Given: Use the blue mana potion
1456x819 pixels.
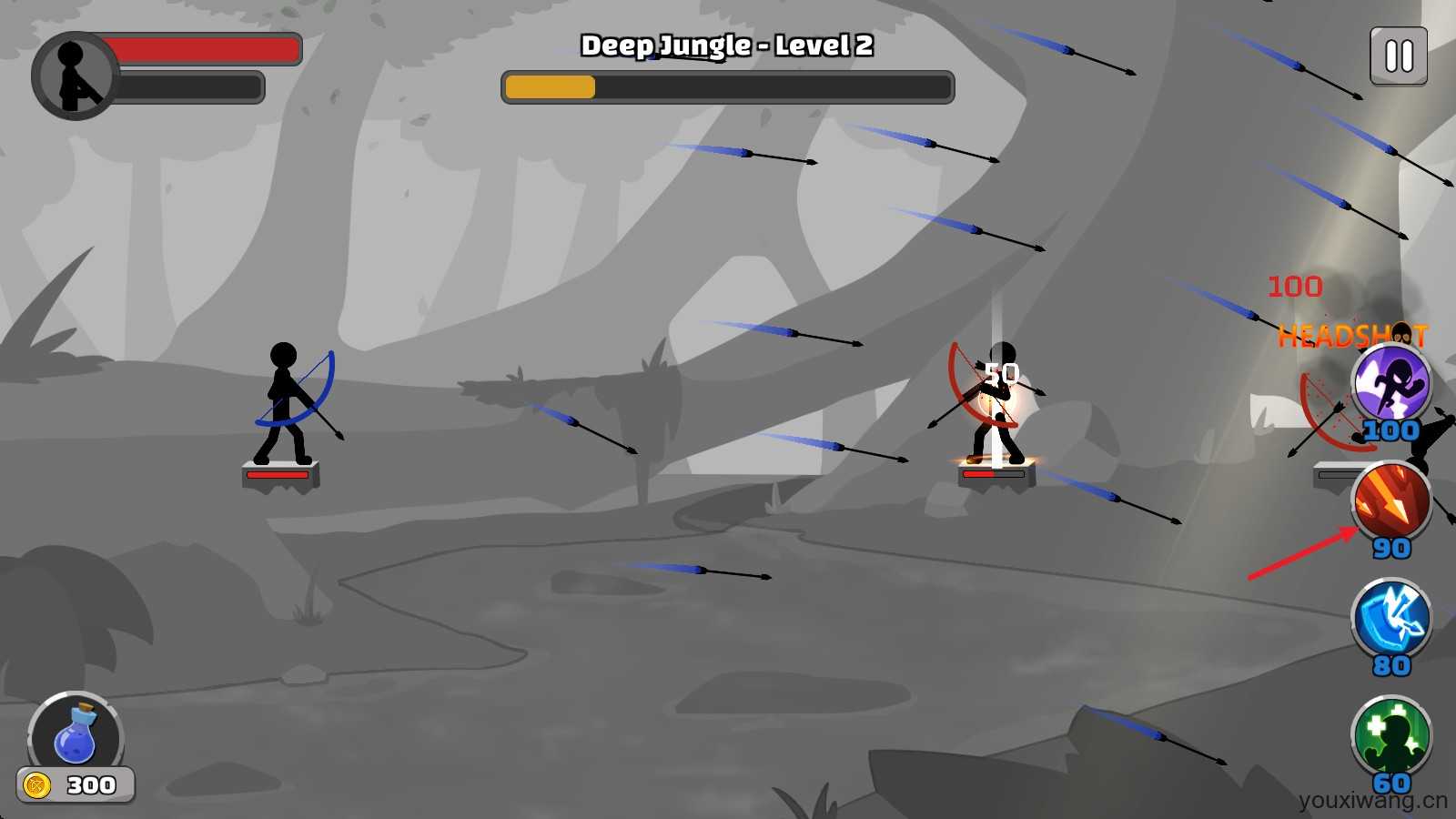Looking at the screenshot, I should (x=76, y=736).
